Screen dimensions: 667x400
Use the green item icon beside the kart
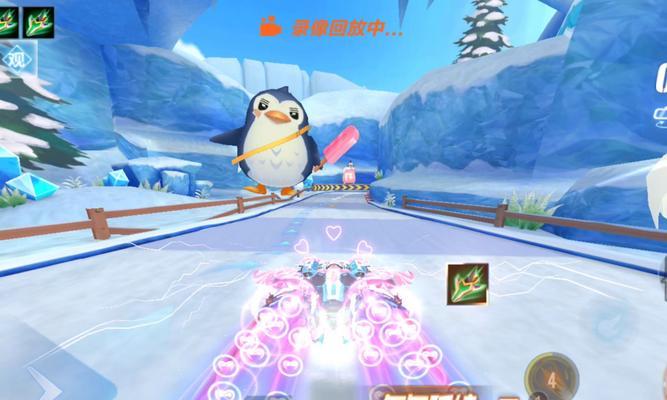click(x=467, y=283)
